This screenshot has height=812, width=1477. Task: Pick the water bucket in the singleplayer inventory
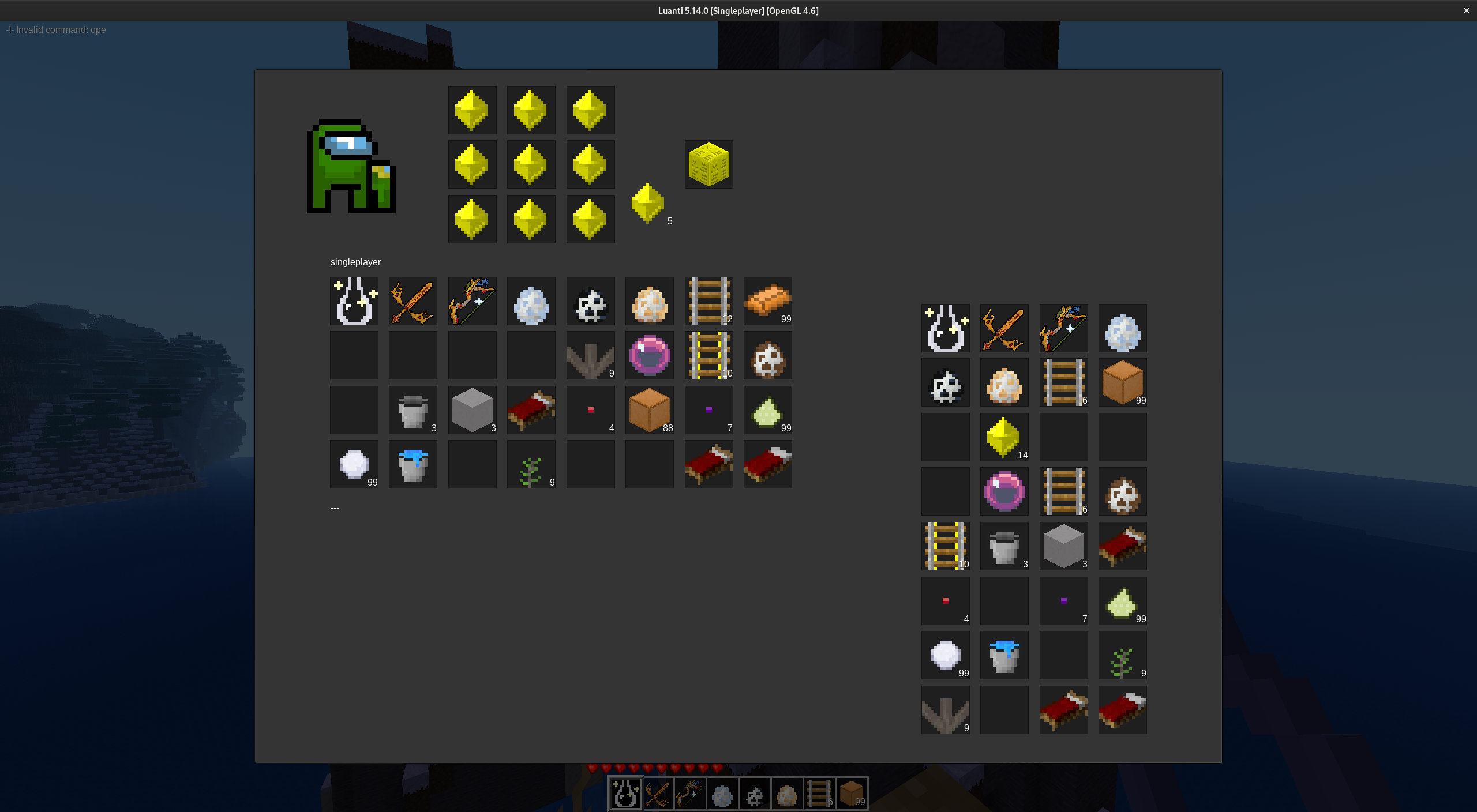pyautogui.click(x=413, y=464)
